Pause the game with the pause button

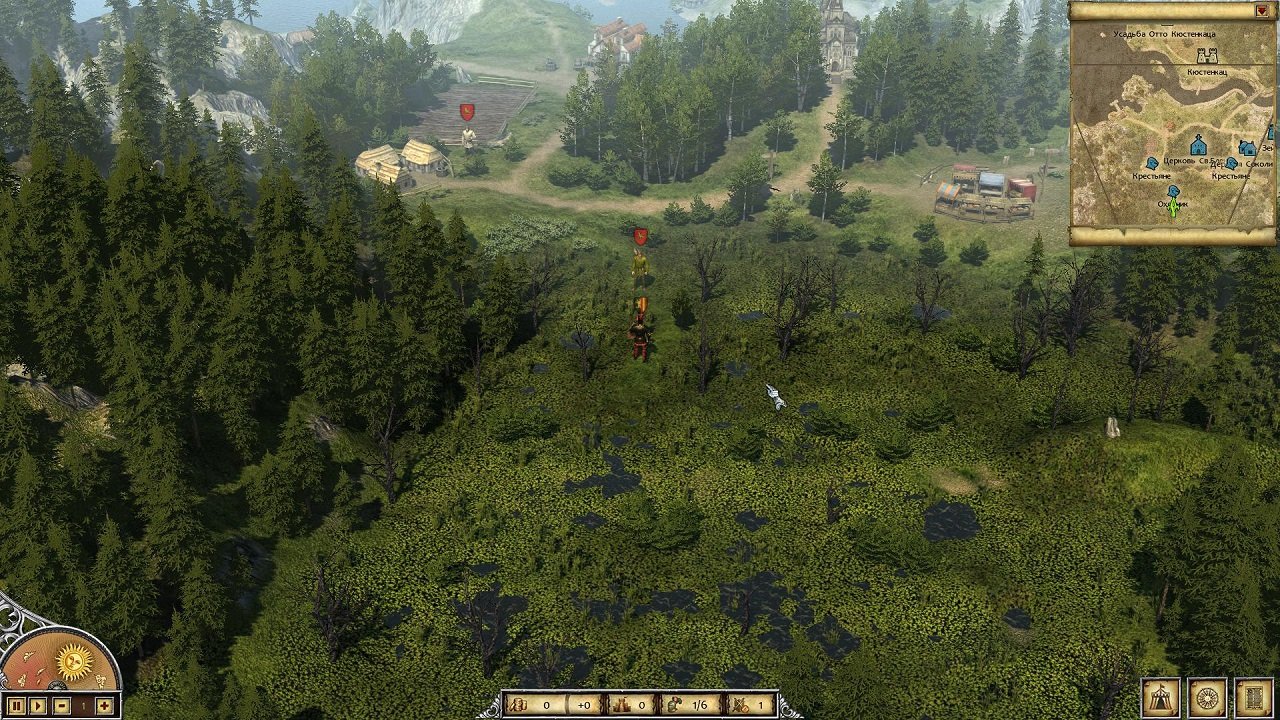tap(17, 706)
